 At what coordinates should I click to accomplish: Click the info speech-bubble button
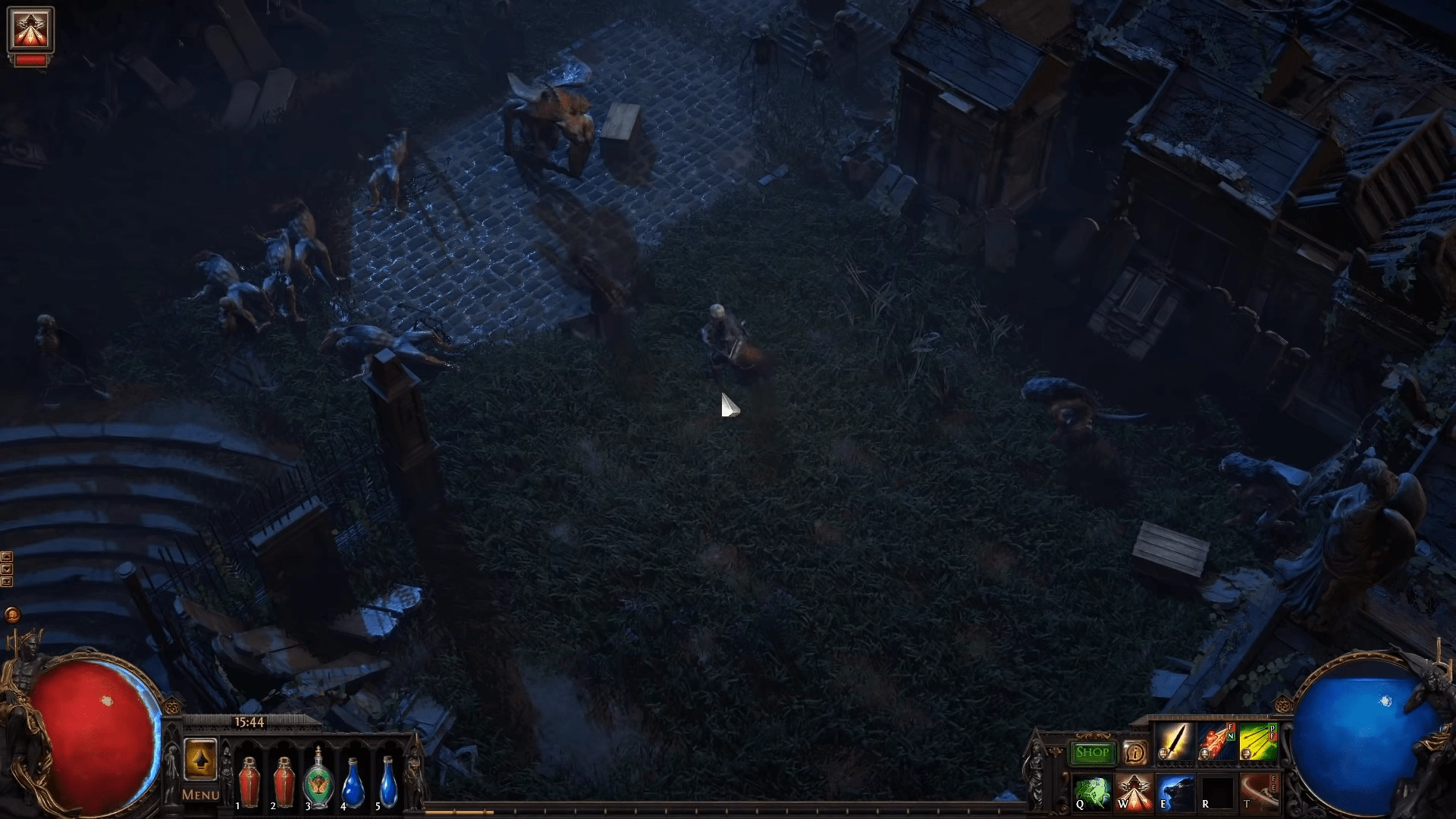[1134, 752]
